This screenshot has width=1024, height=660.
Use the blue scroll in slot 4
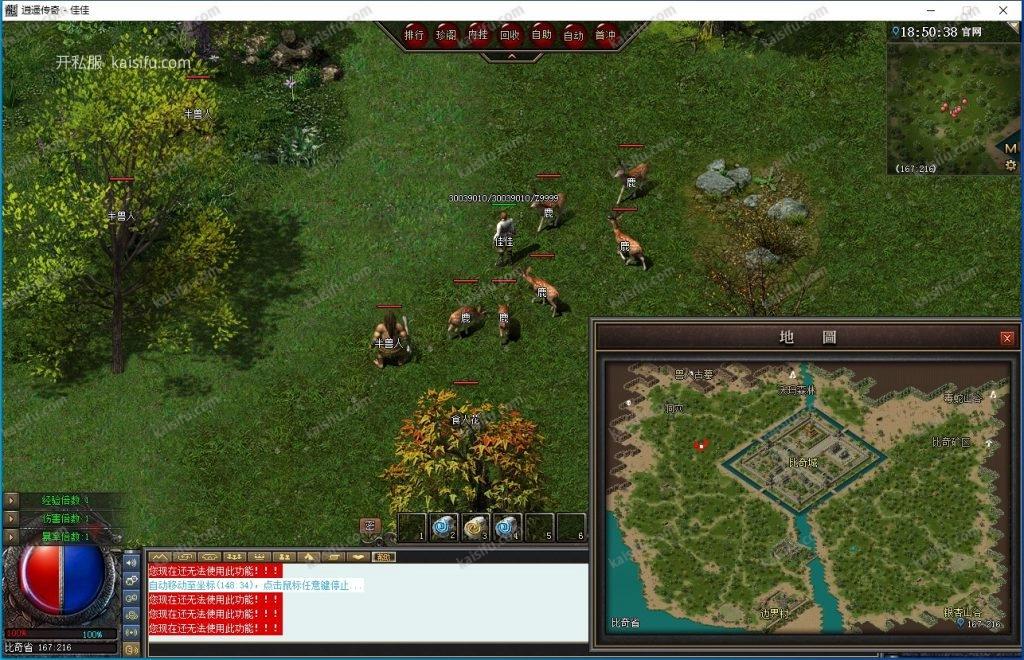(x=507, y=526)
